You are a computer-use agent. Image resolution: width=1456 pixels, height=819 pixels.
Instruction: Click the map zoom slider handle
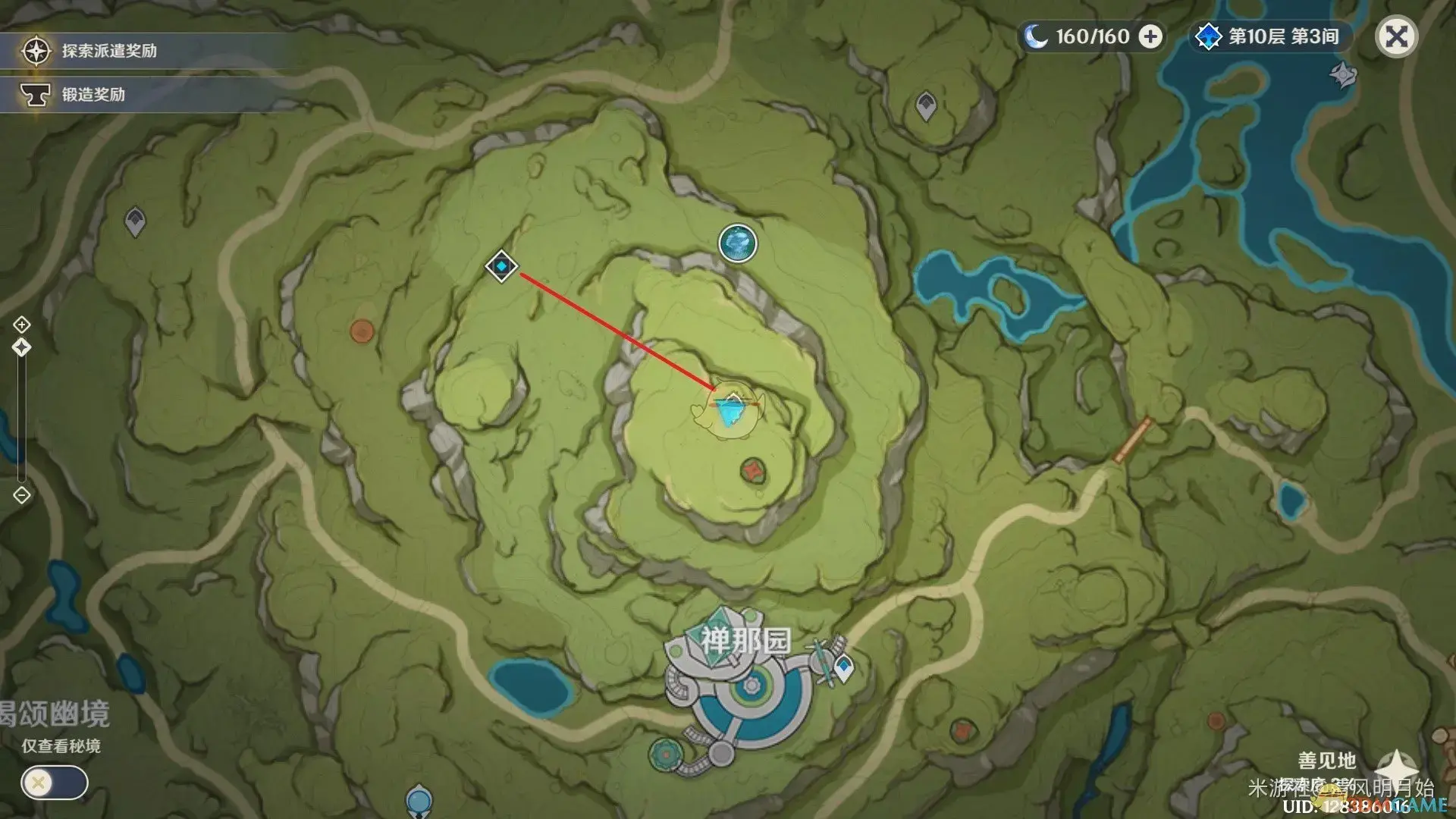coord(22,347)
